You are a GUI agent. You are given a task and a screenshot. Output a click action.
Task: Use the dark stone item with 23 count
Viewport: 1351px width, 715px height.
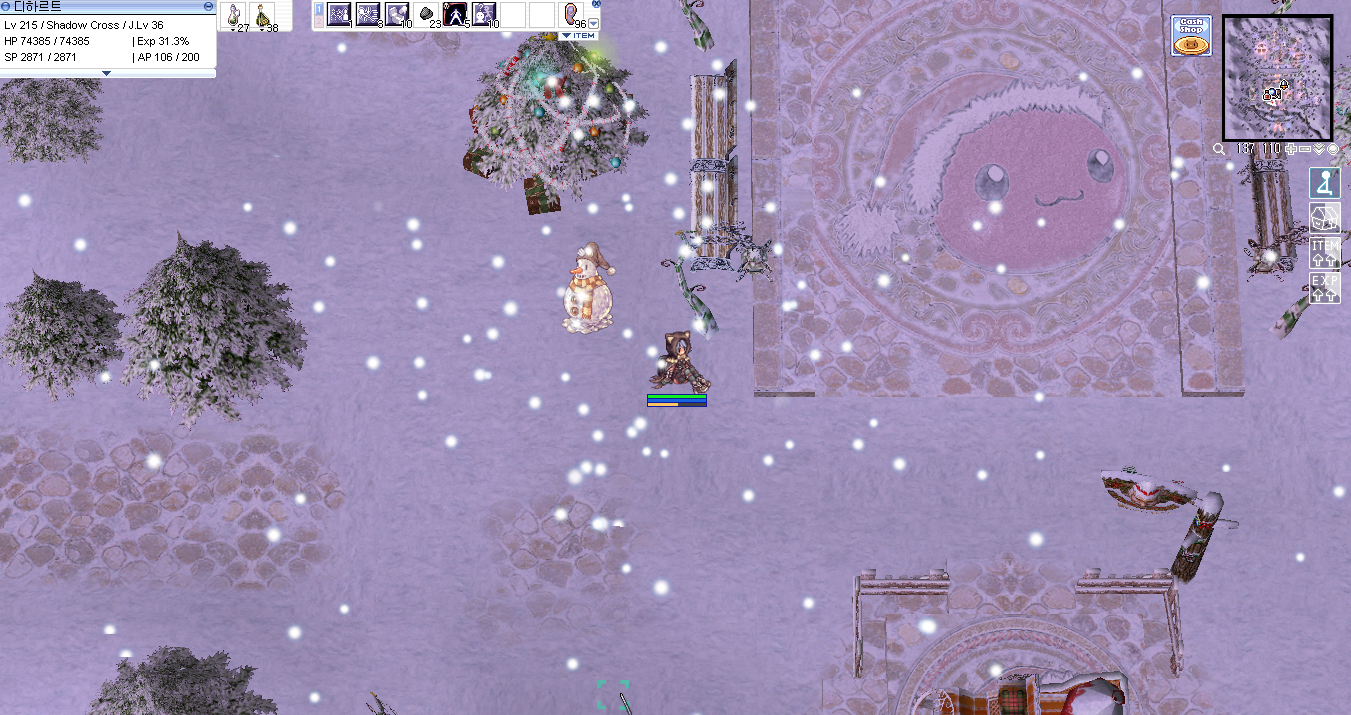point(426,15)
